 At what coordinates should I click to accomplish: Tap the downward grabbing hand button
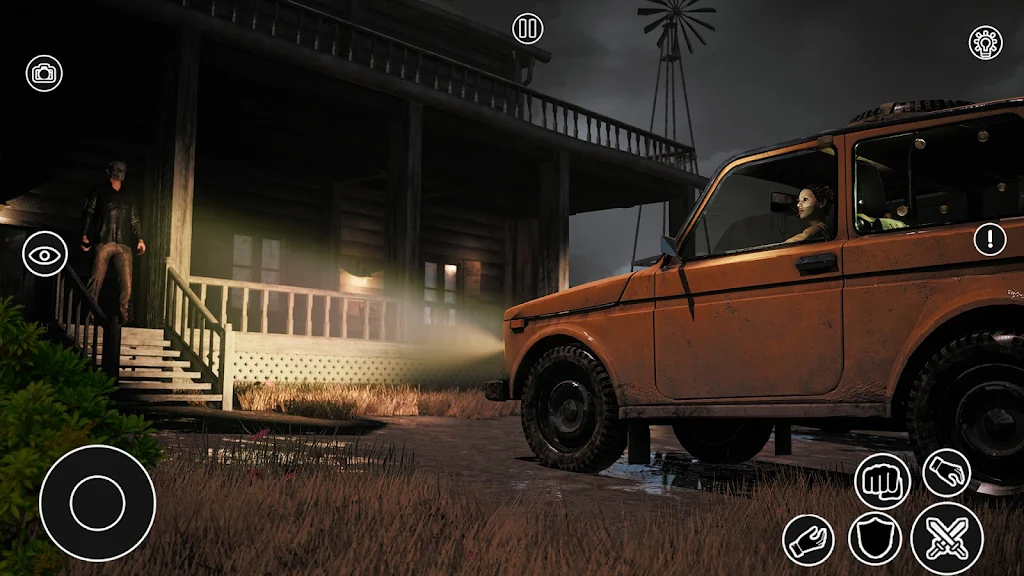[946, 472]
